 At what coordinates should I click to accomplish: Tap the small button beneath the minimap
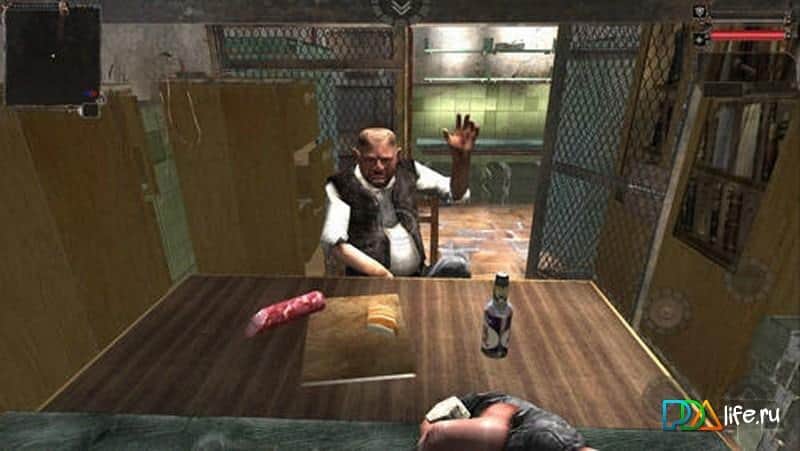click(x=90, y=110)
